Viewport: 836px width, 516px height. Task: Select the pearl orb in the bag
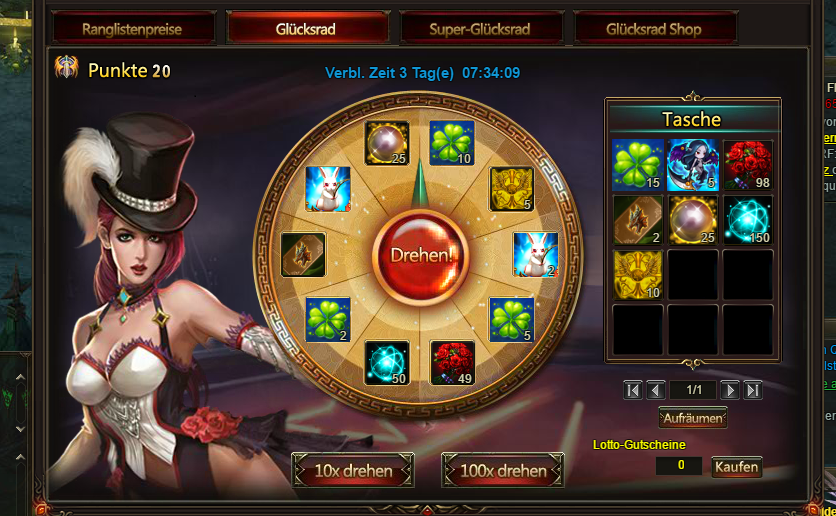point(692,219)
